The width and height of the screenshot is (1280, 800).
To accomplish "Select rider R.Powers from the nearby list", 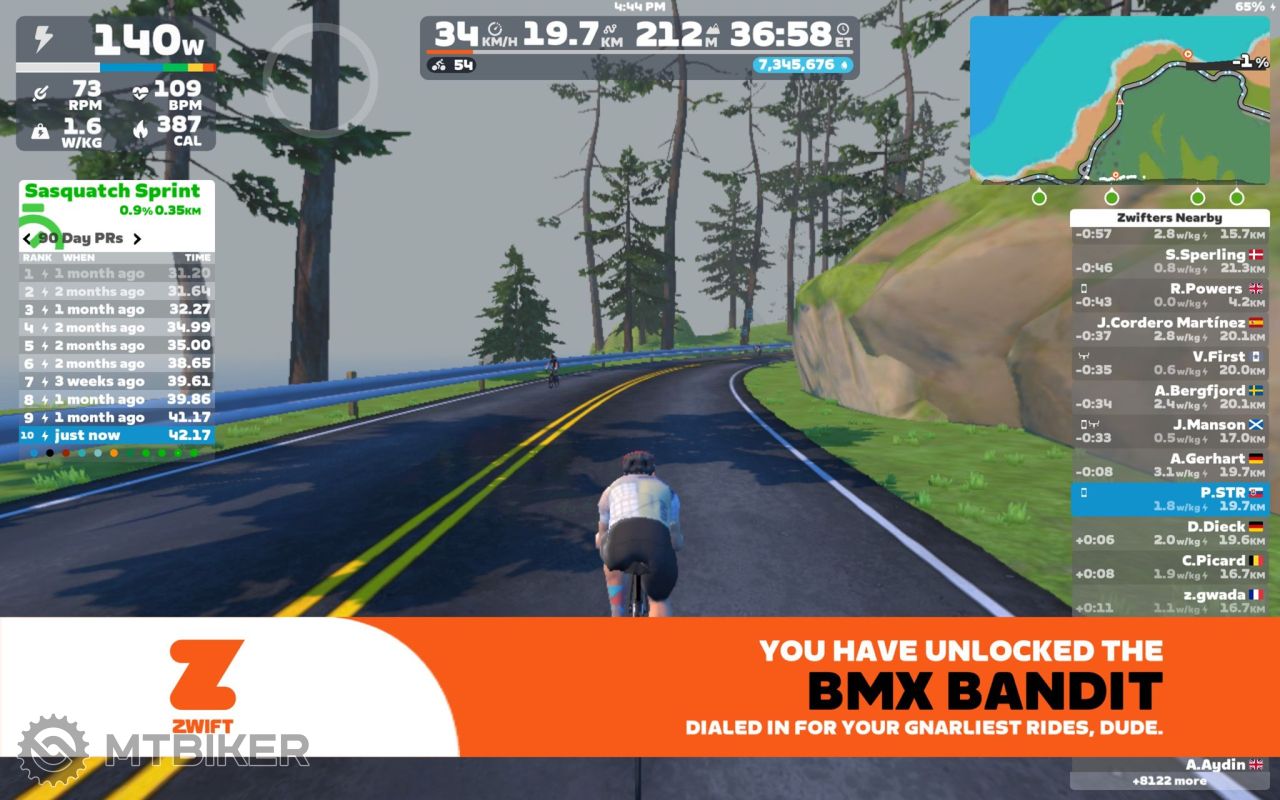I will click(1168, 295).
